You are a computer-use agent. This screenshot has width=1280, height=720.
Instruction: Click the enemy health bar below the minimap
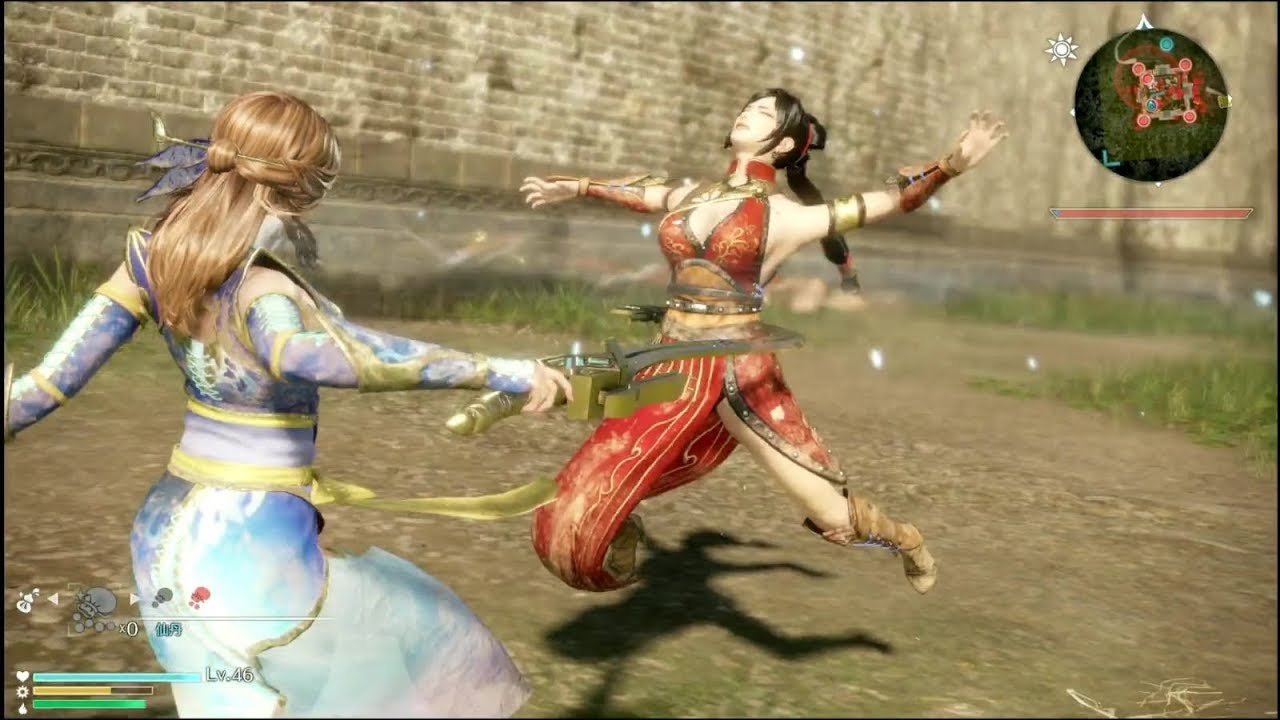(x=1150, y=212)
